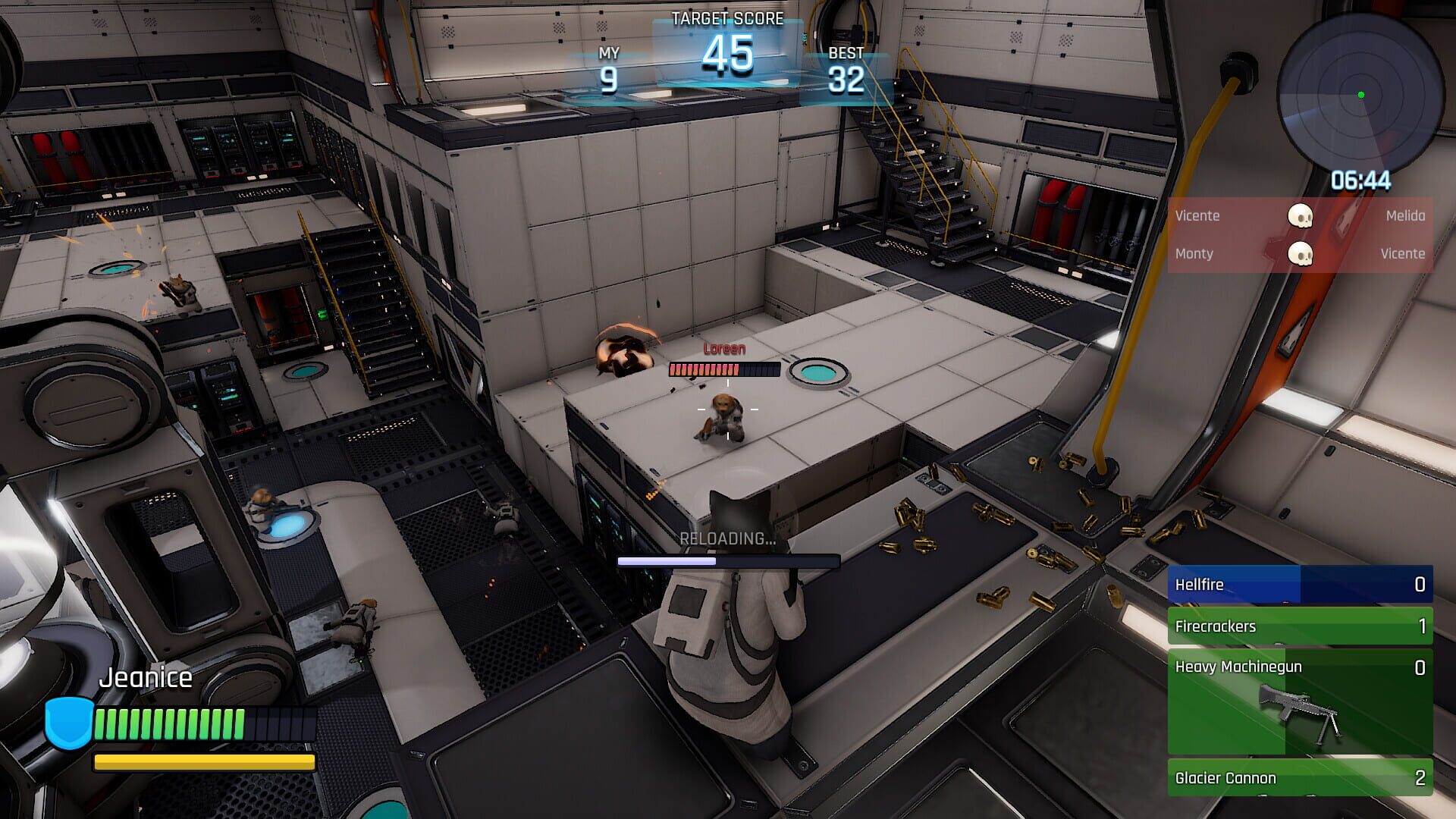Click the player name Jeanice
1456x819 pixels.
146,677
